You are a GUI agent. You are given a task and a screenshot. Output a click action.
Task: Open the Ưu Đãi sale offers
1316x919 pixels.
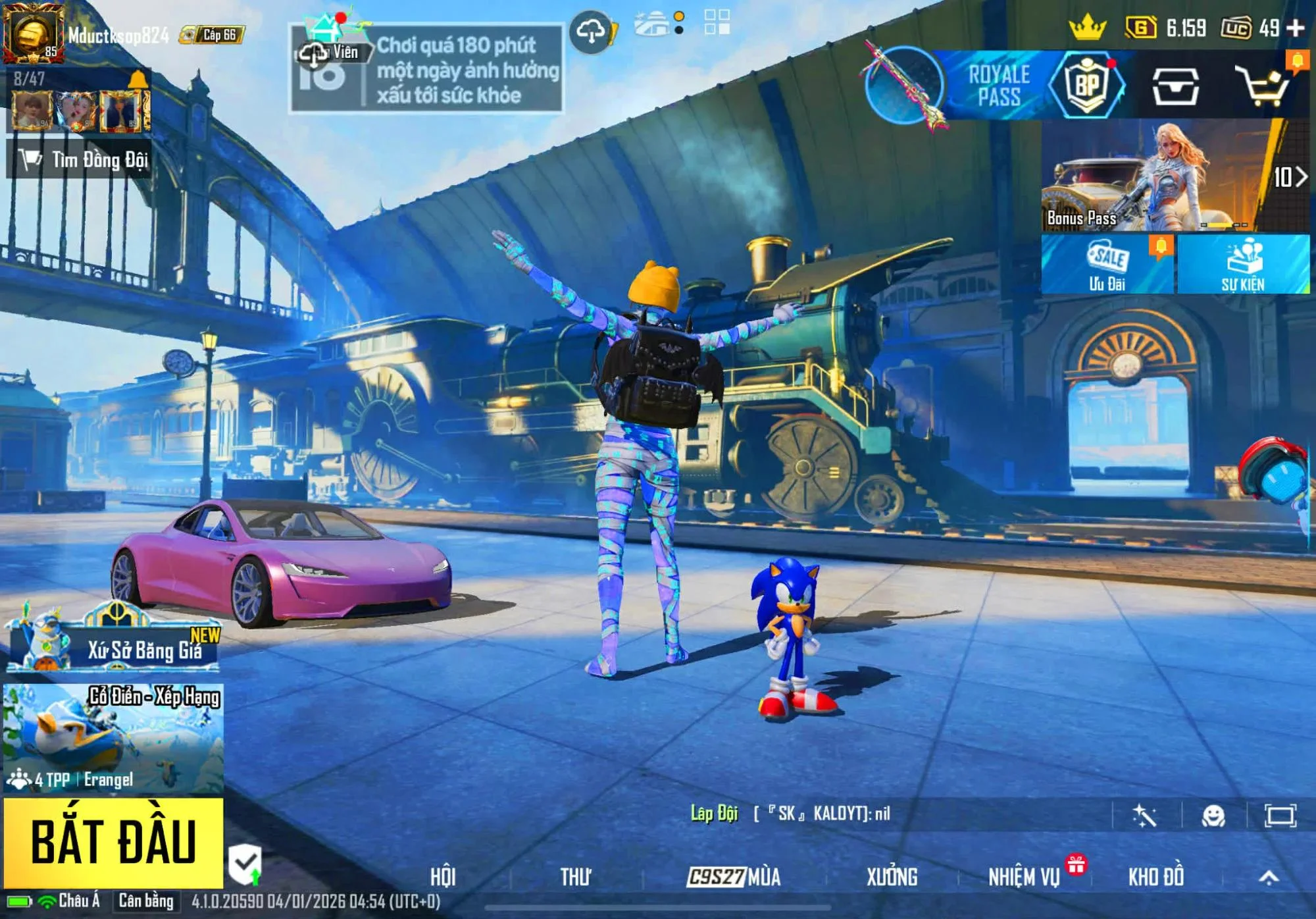(x=1107, y=265)
